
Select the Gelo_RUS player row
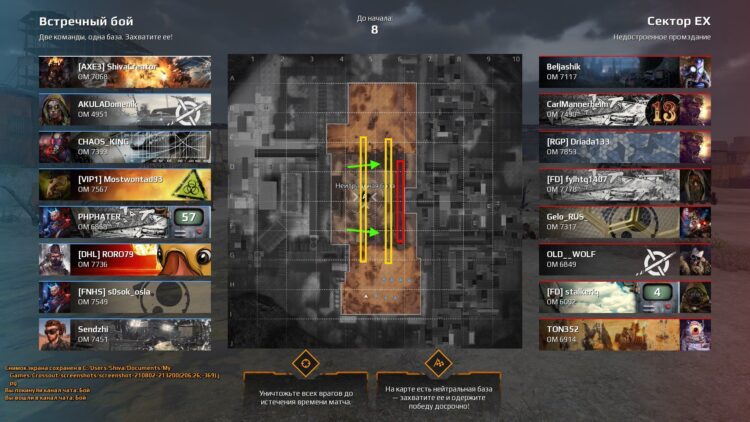(x=624, y=221)
